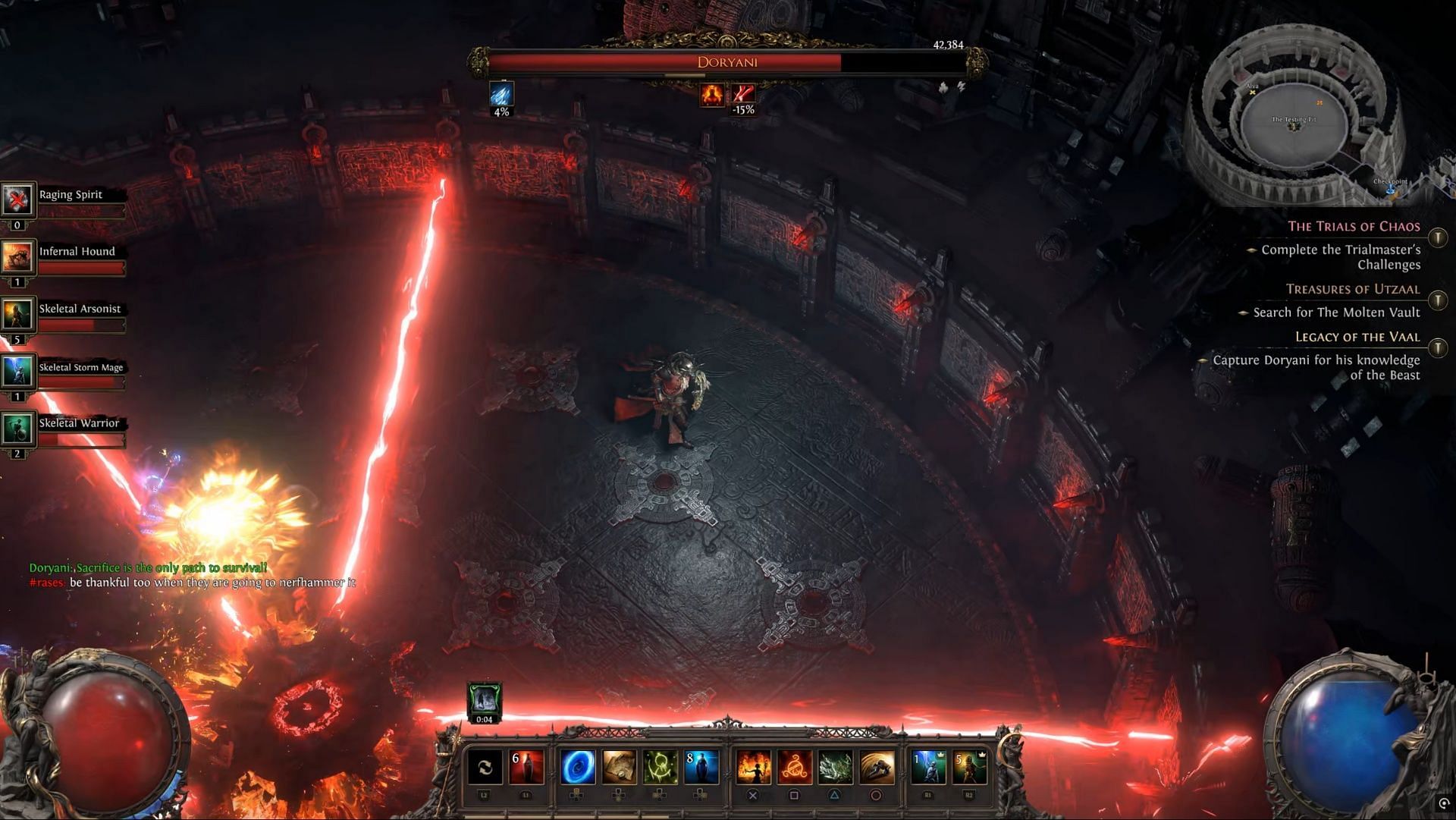Open the parchment map and compass icon
The width and height of the screenshot is (1456, 820).
[x=619, y=767]
